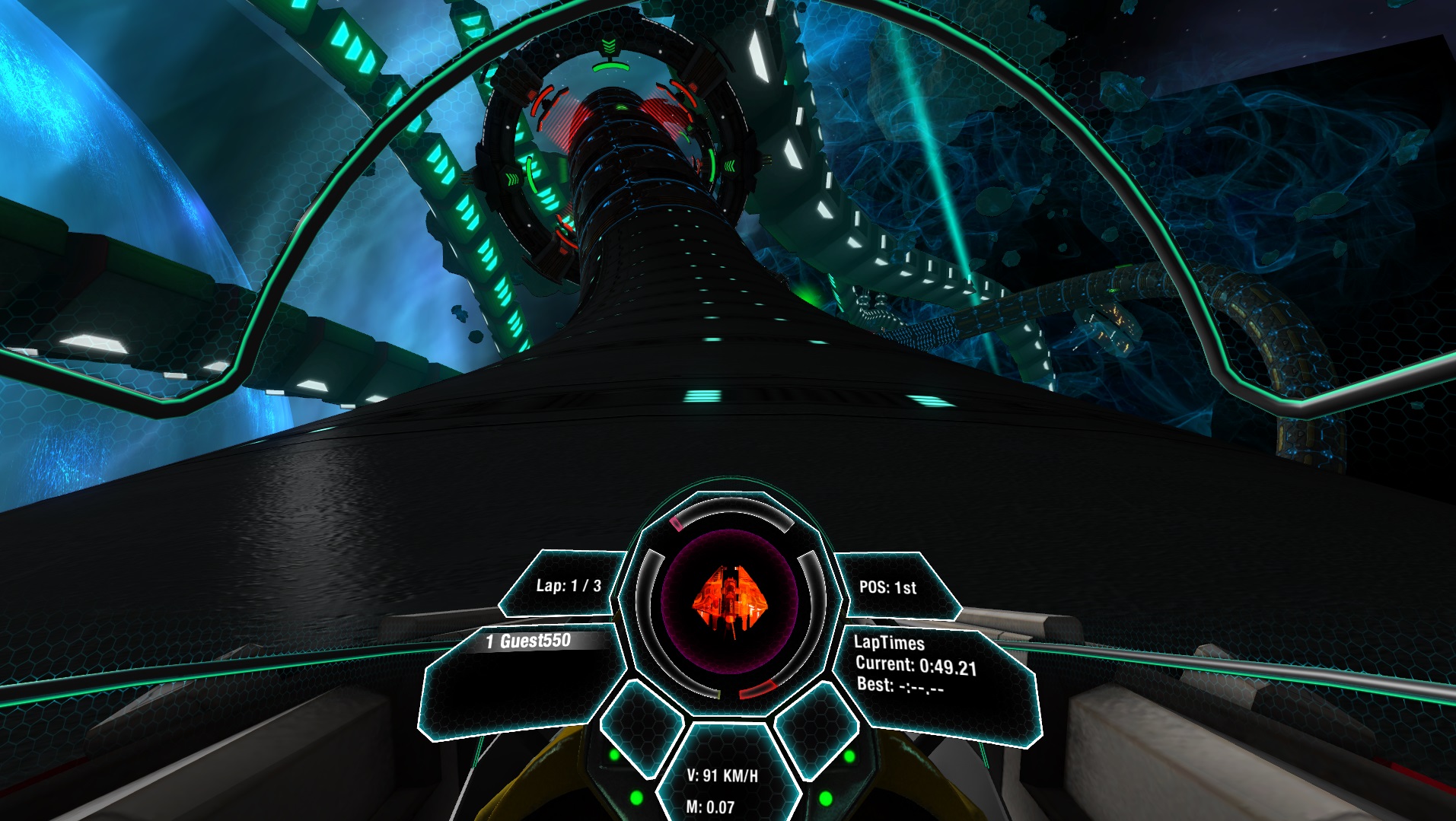Click the small red marker on the radar's outer ring
This screenshot has height=821, width=1456.
pyautogui.click(x=676, y=523)
